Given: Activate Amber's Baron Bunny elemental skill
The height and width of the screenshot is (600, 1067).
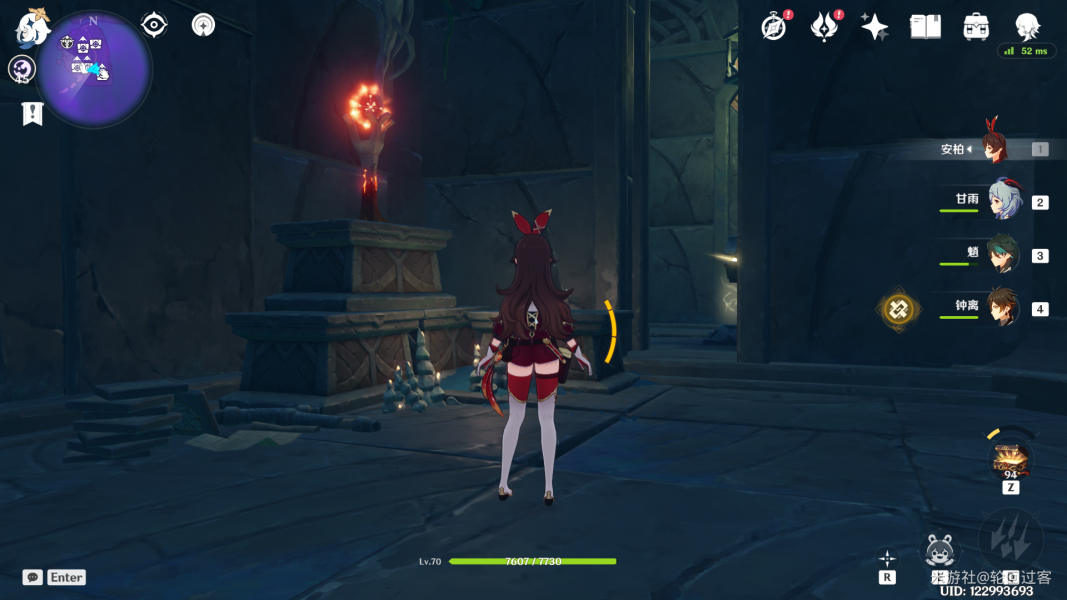Looking at the screenshot, I should [x=939, y=551].
